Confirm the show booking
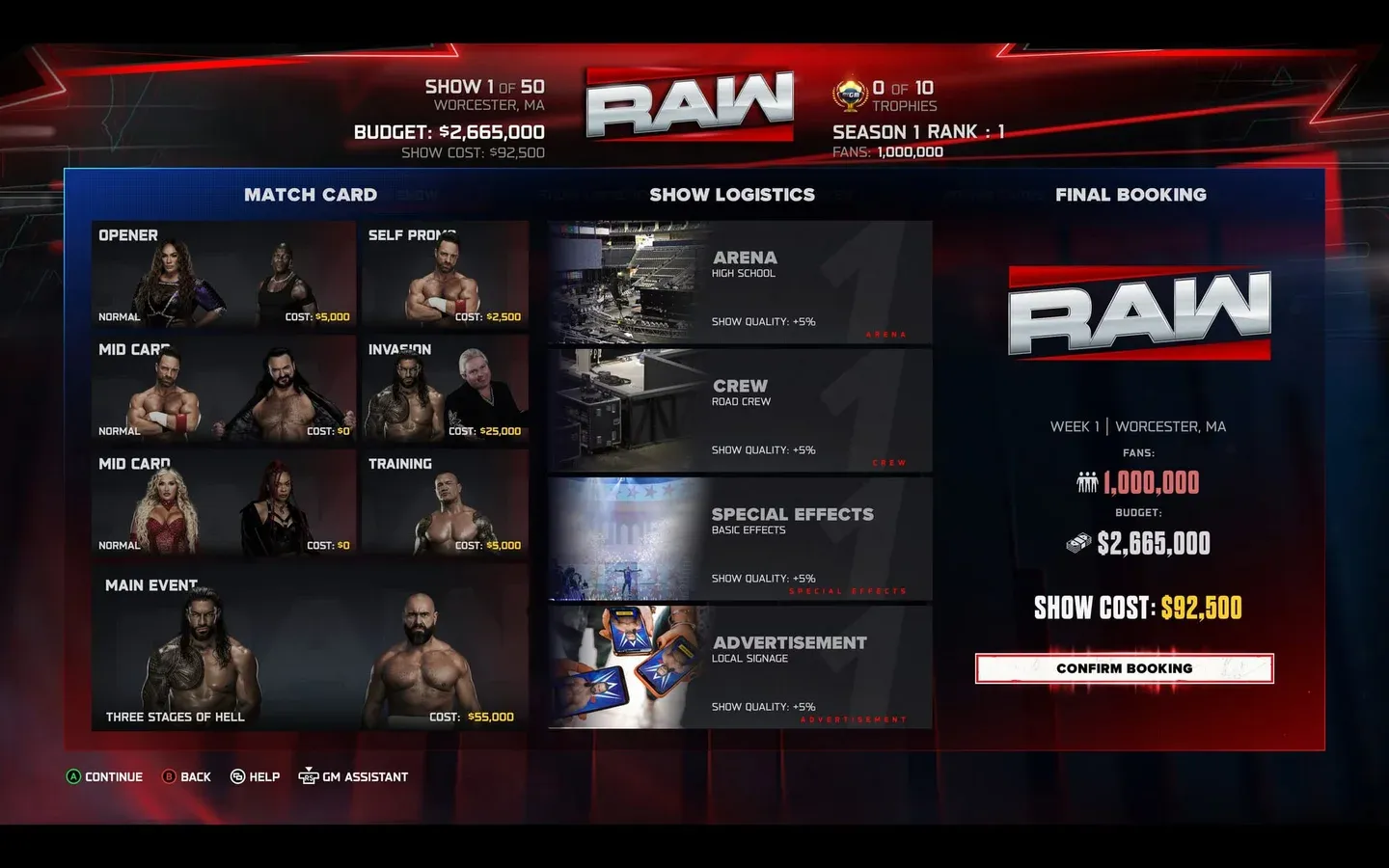Viewport: 1389px width, 868px height. 1124,668
